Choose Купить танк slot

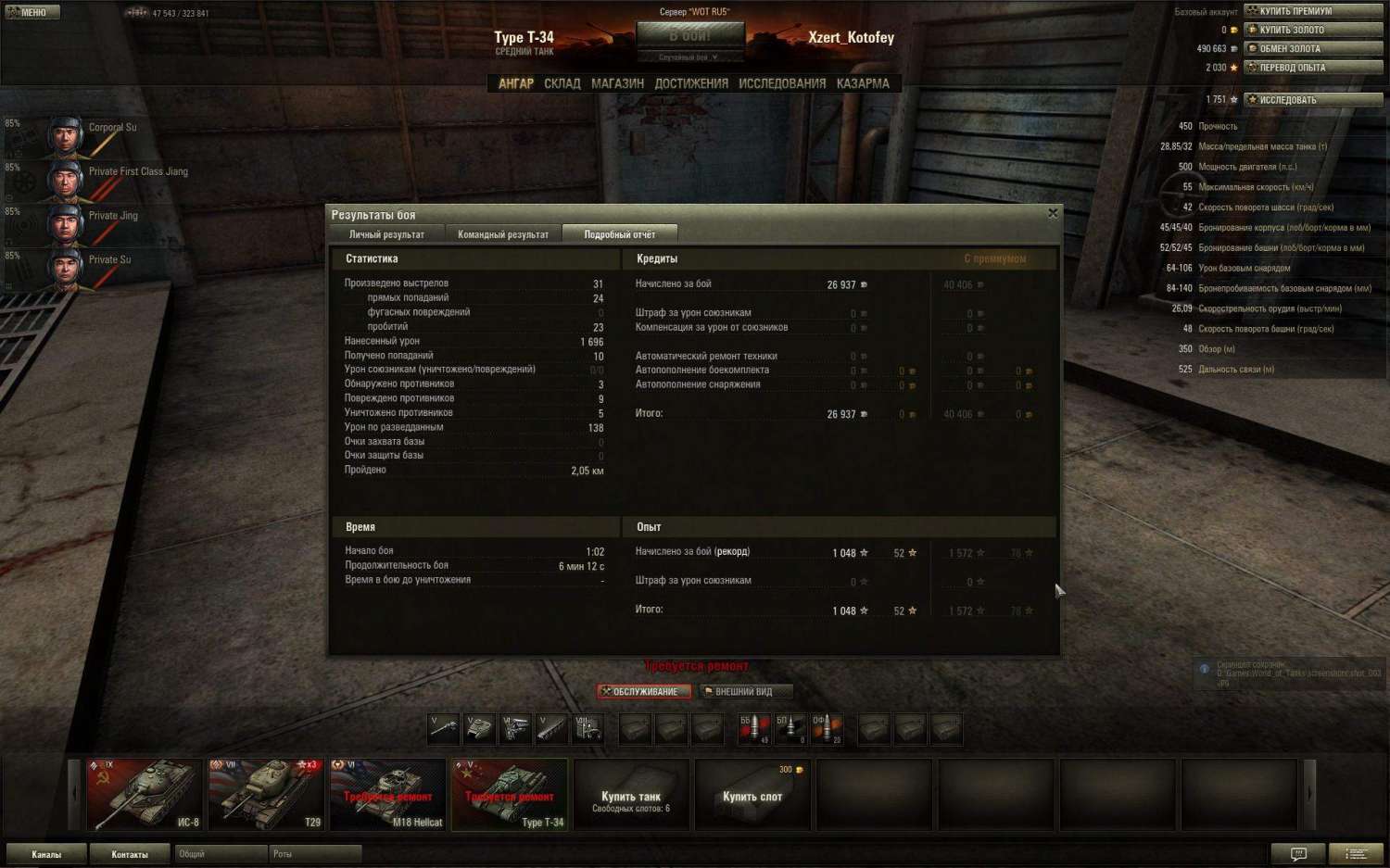[x=631, y=794]
